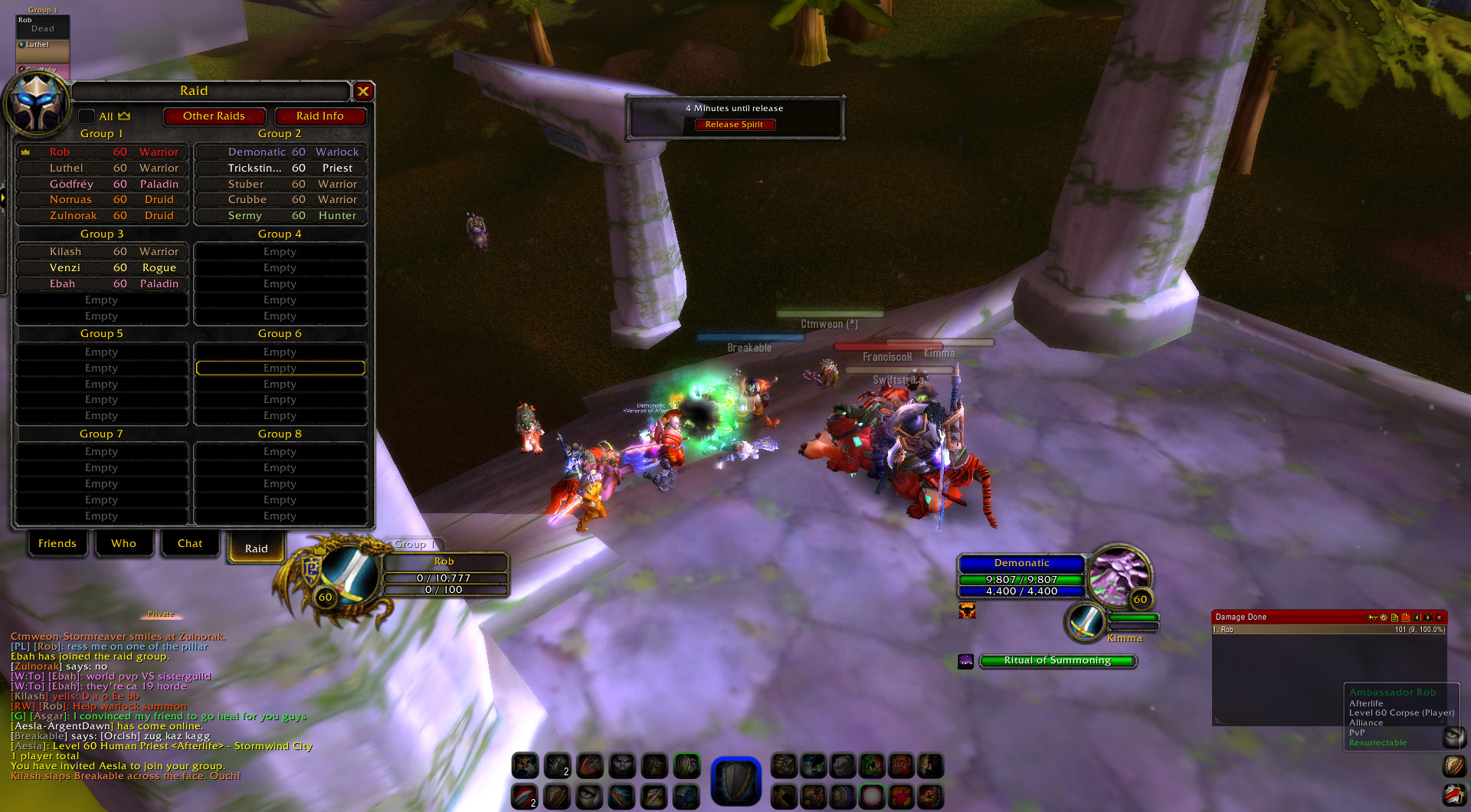Select Luthel in the raid roster
Viewport: 1471px width, 812px height.
(x=102, y=169)
